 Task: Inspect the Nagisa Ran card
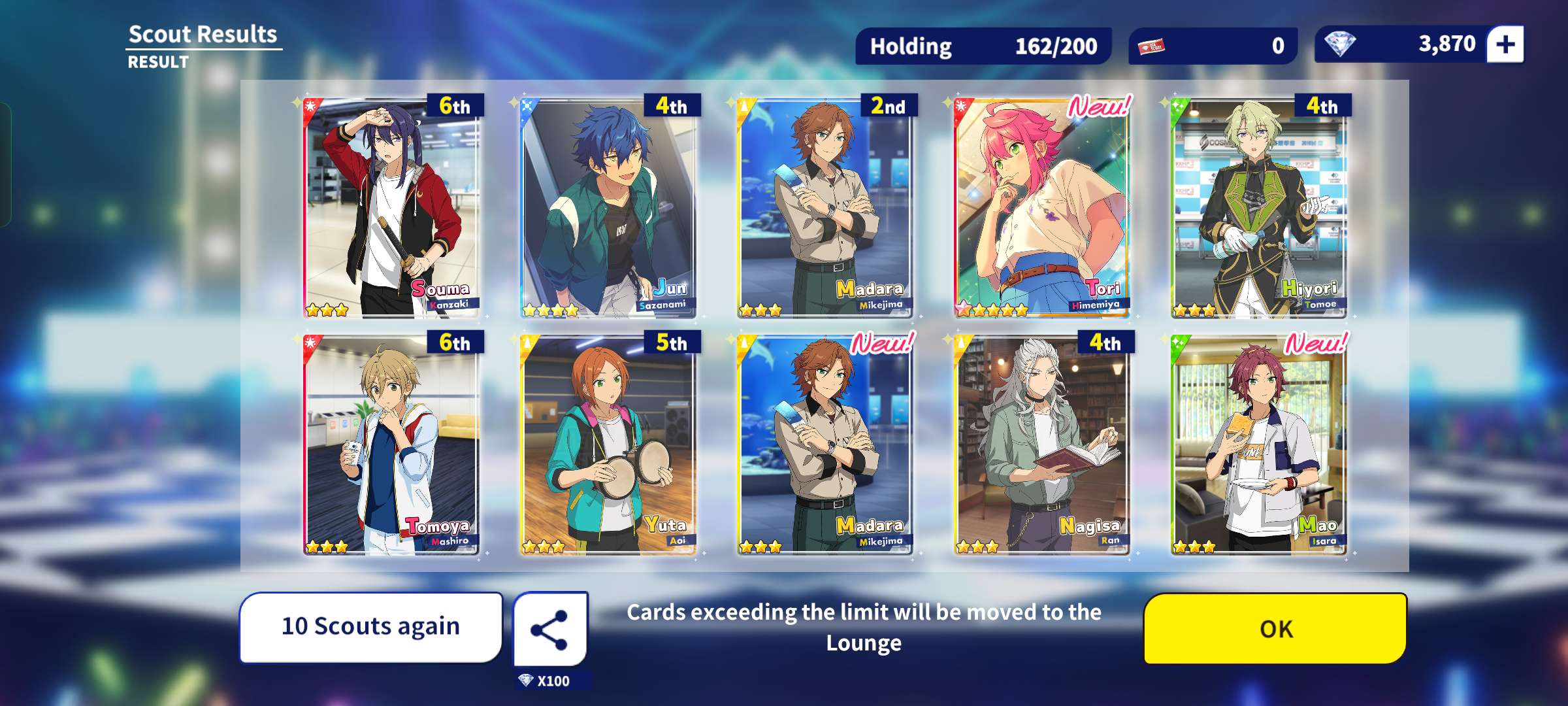pyautogui.click(x=1042, y=445)
